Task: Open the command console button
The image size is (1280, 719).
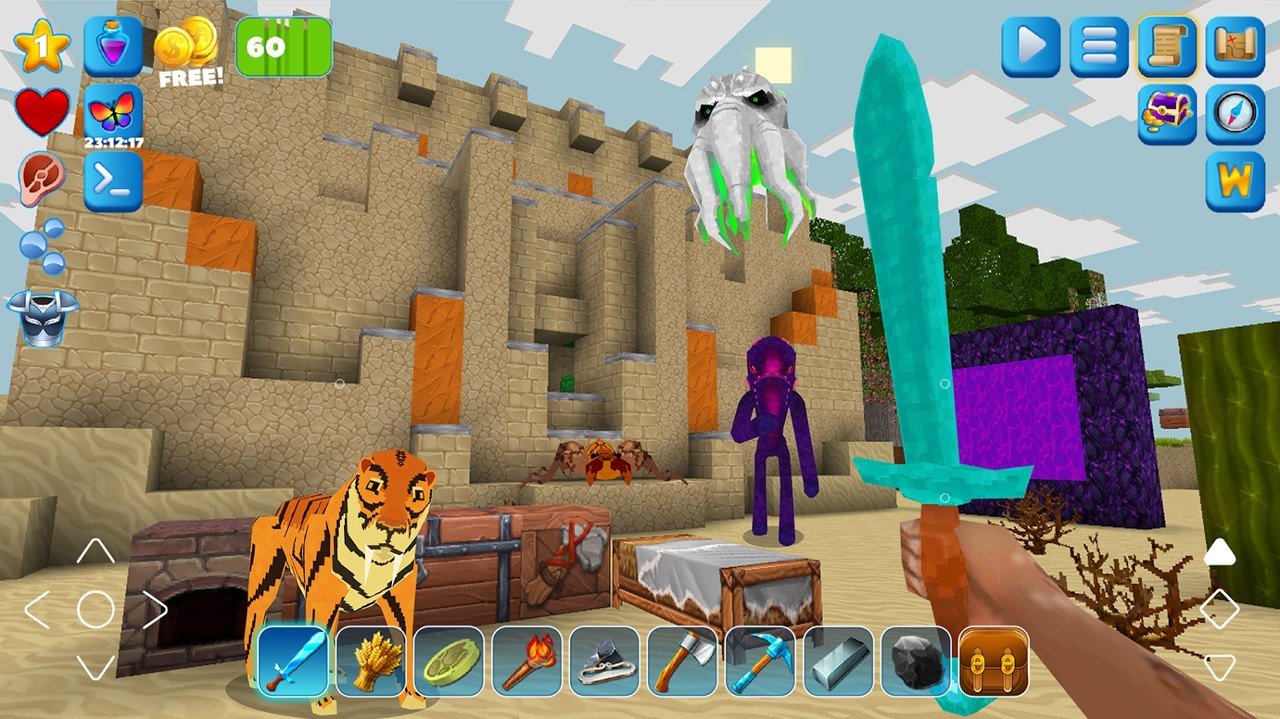Action: pyautogui.click(x=113, y=181)
